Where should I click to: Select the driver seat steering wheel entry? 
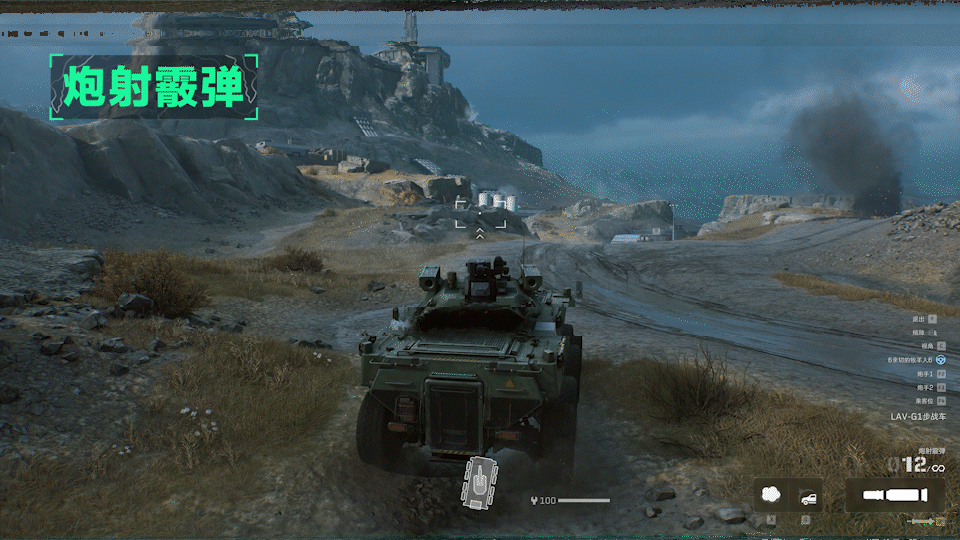click(940, 359)
